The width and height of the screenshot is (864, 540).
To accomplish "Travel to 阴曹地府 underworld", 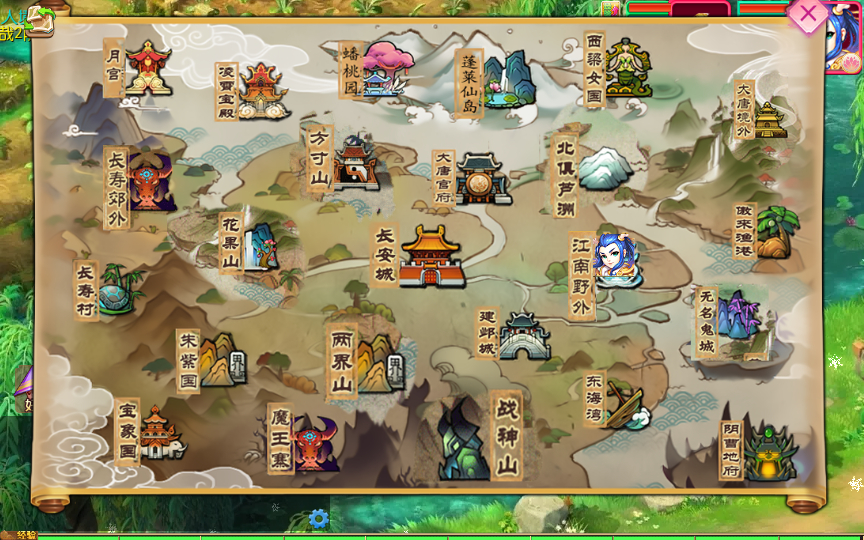I will 768,450.
